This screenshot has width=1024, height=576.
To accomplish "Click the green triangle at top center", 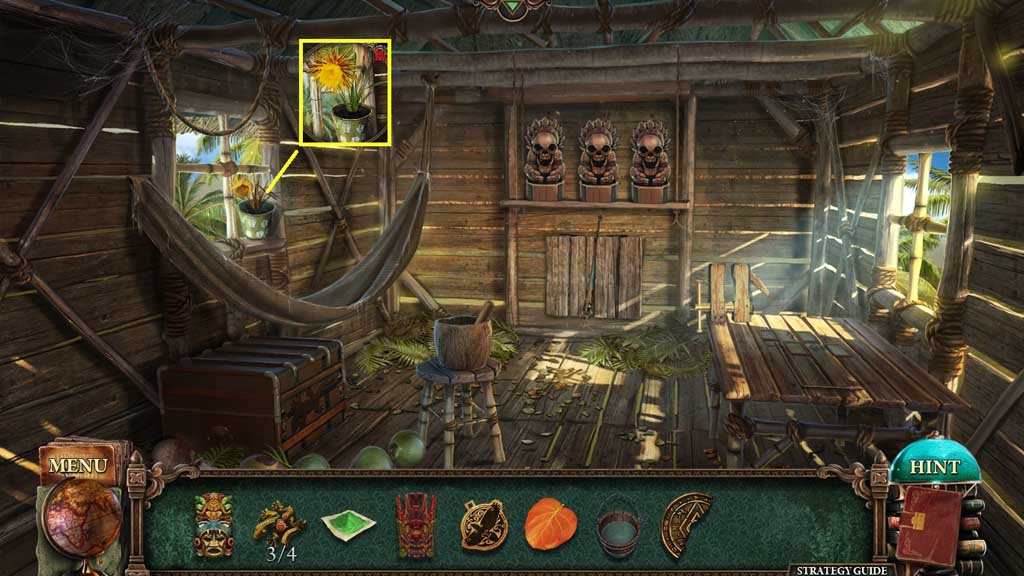I will tap(513, 7).
